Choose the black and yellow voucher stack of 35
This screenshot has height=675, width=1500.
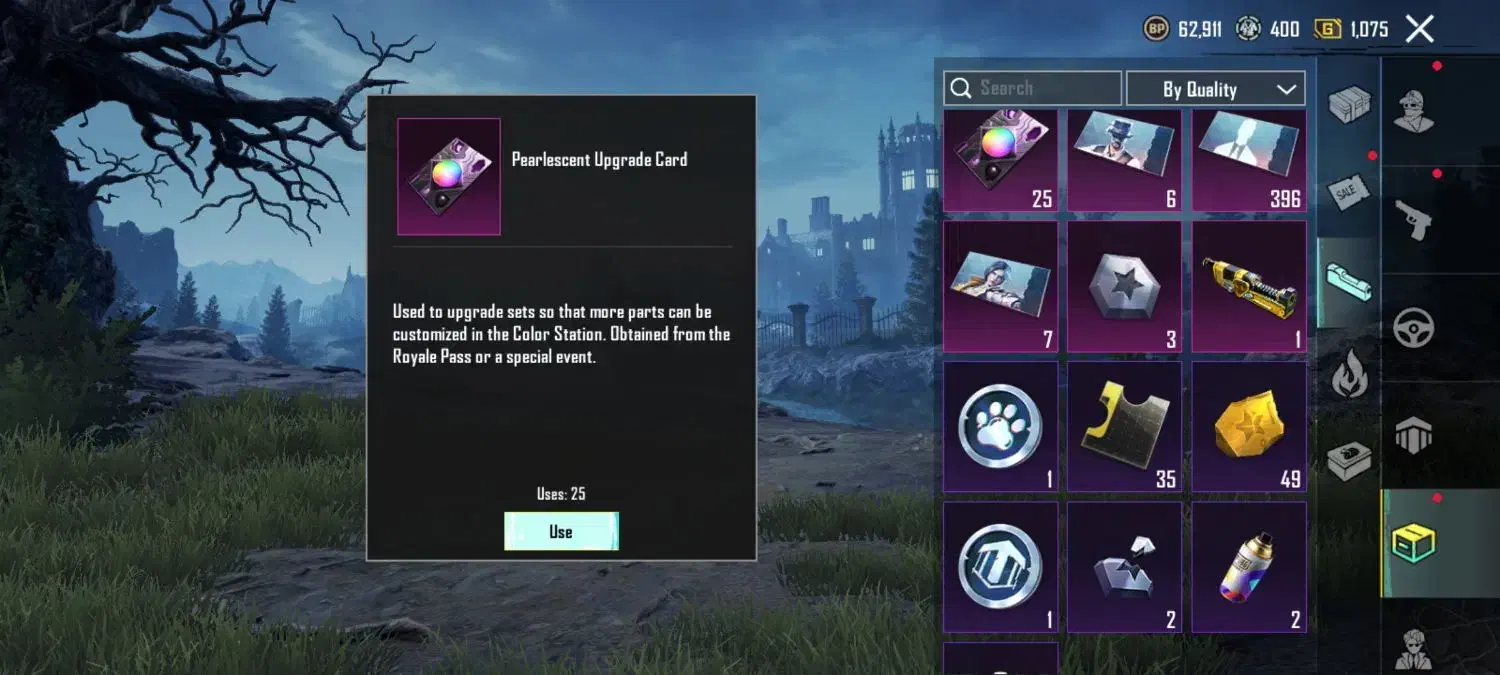coord(1124,427)
